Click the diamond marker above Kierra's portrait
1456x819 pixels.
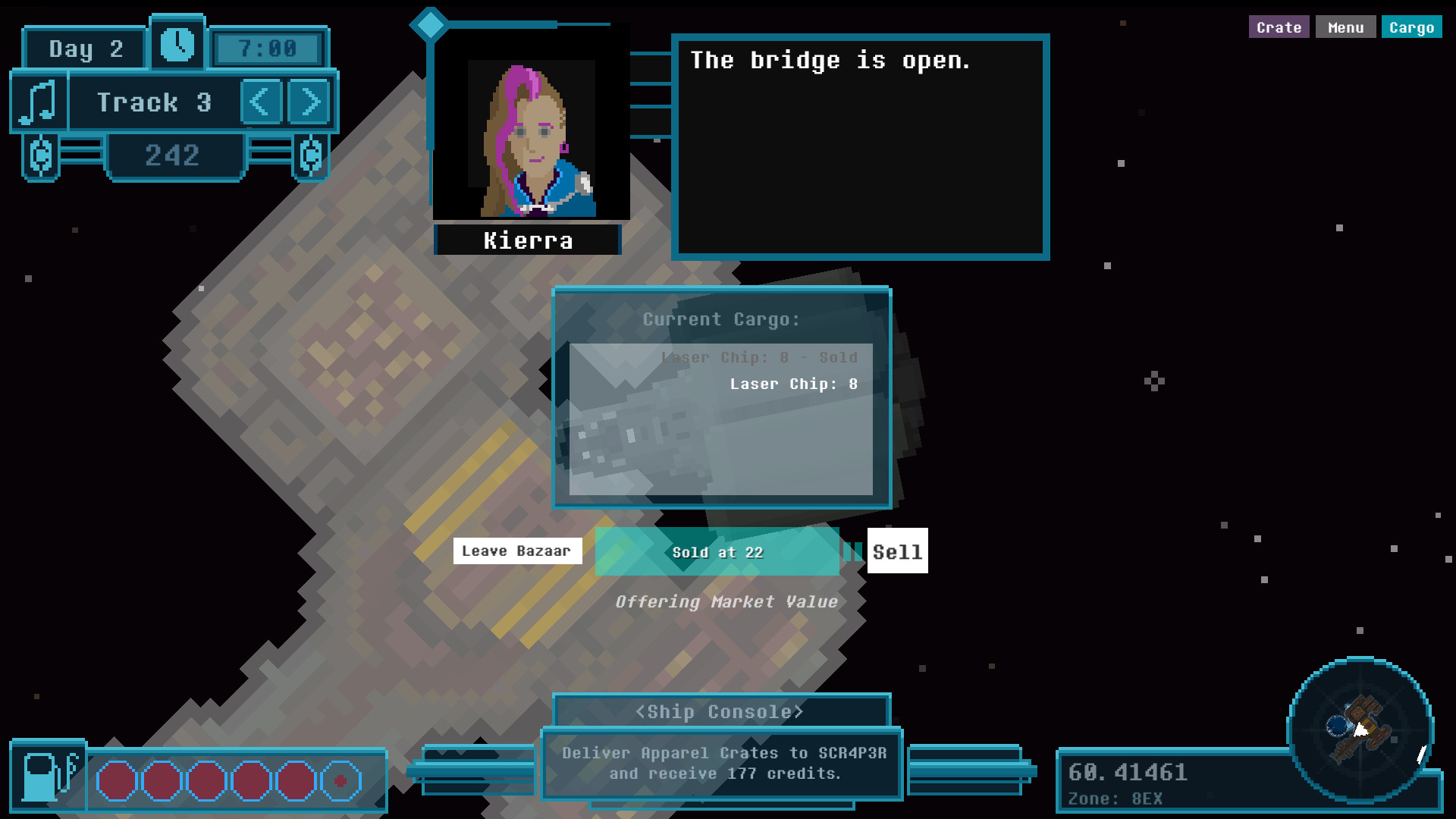(431, 24)
